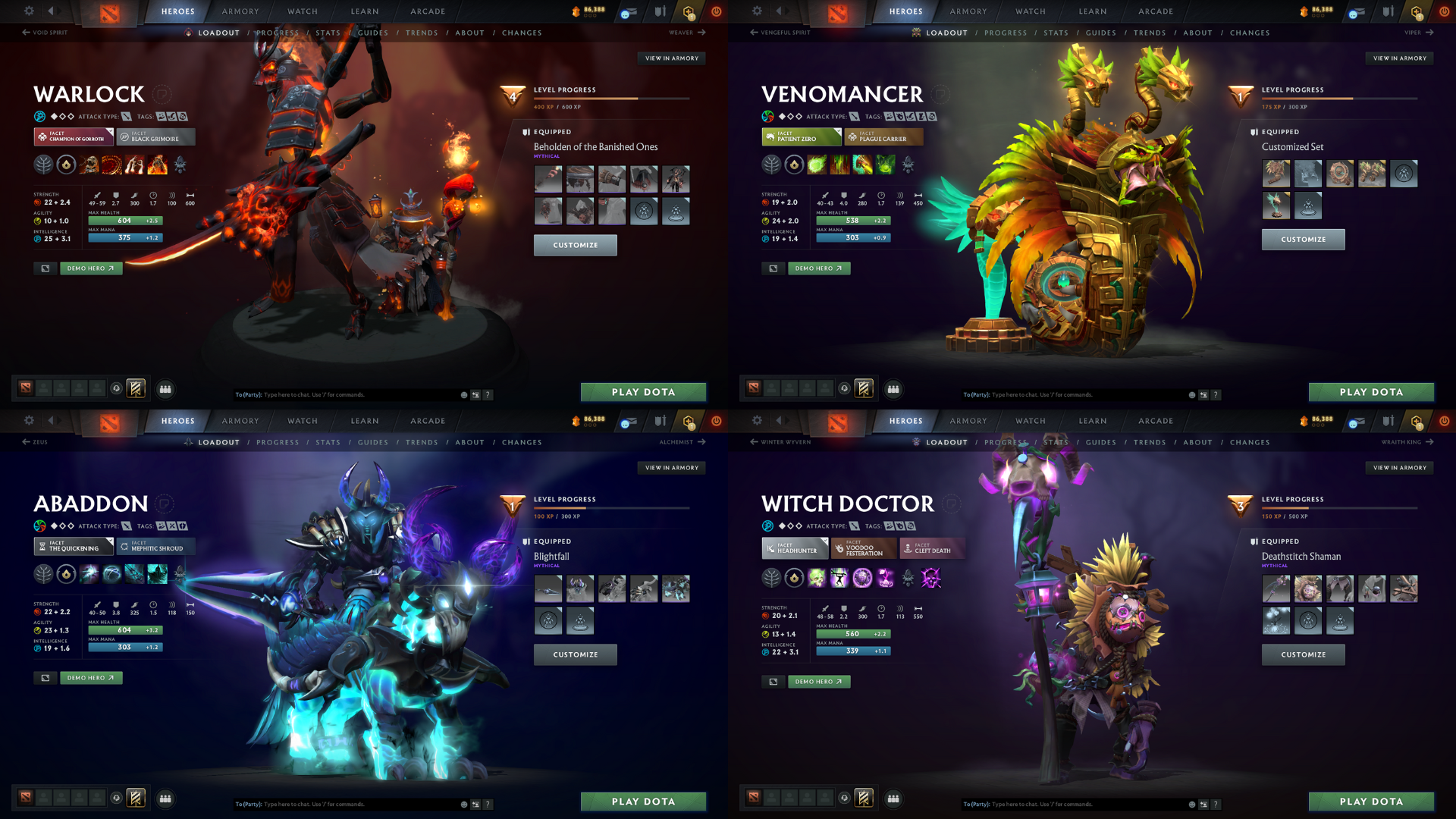Switch to the STATS tab
This screenshot has height=819, width=1456.
(x=328, y=33)
